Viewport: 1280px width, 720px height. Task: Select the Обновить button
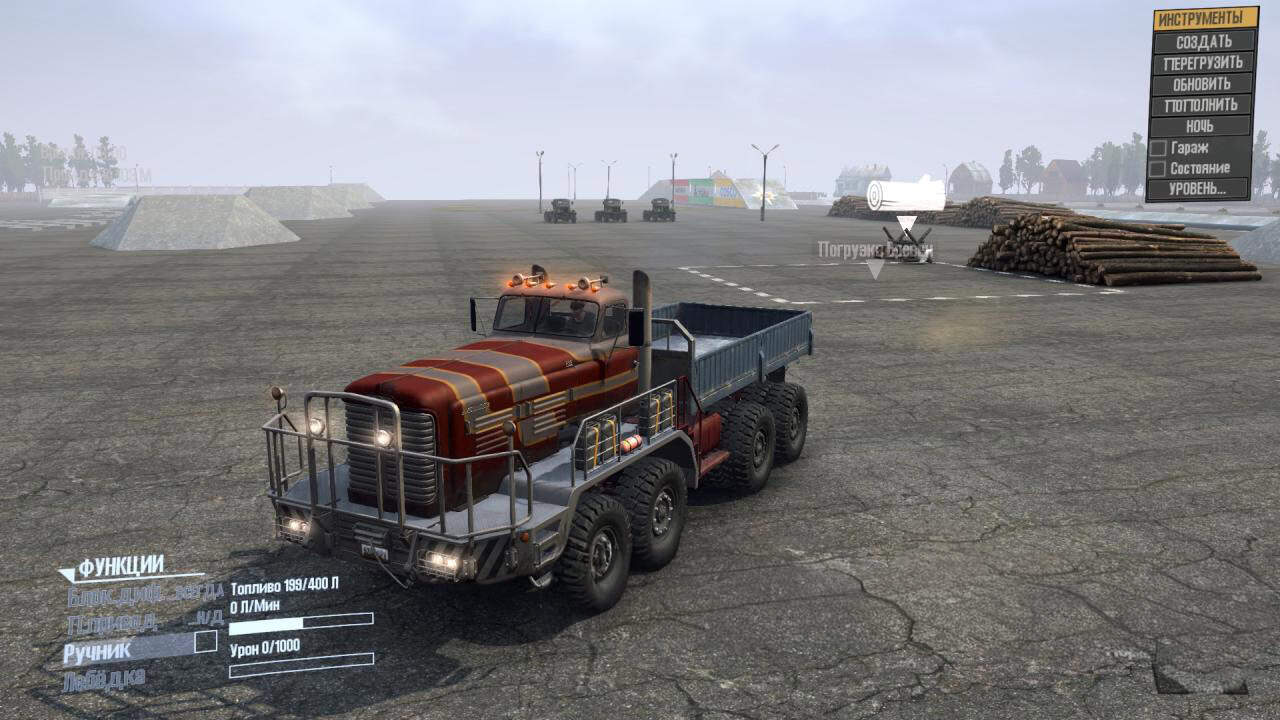(x=1203, y=84)
